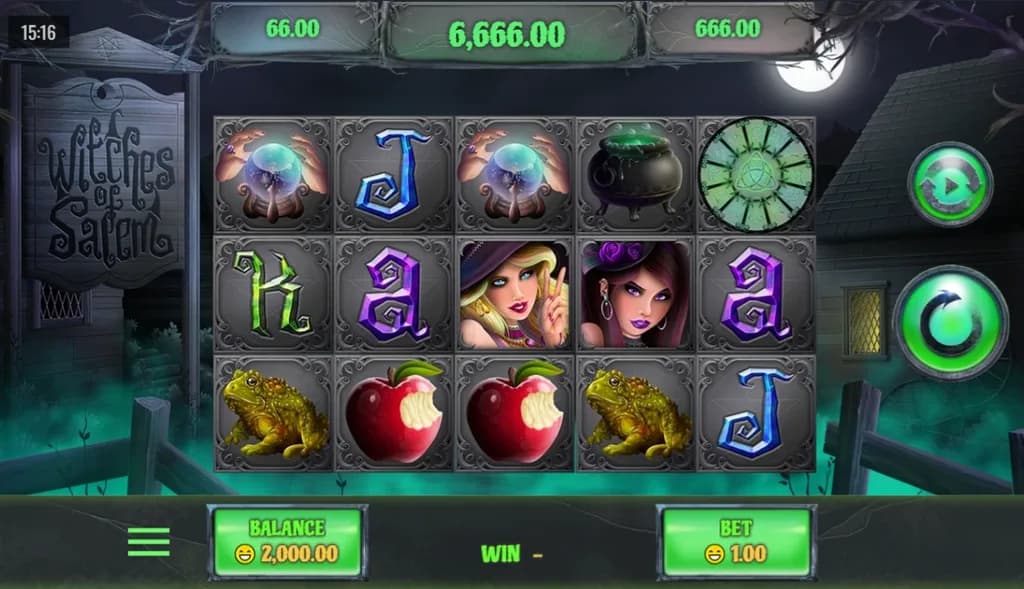
Task: Open the Bet amount panel
Action: tap(736, 541)
